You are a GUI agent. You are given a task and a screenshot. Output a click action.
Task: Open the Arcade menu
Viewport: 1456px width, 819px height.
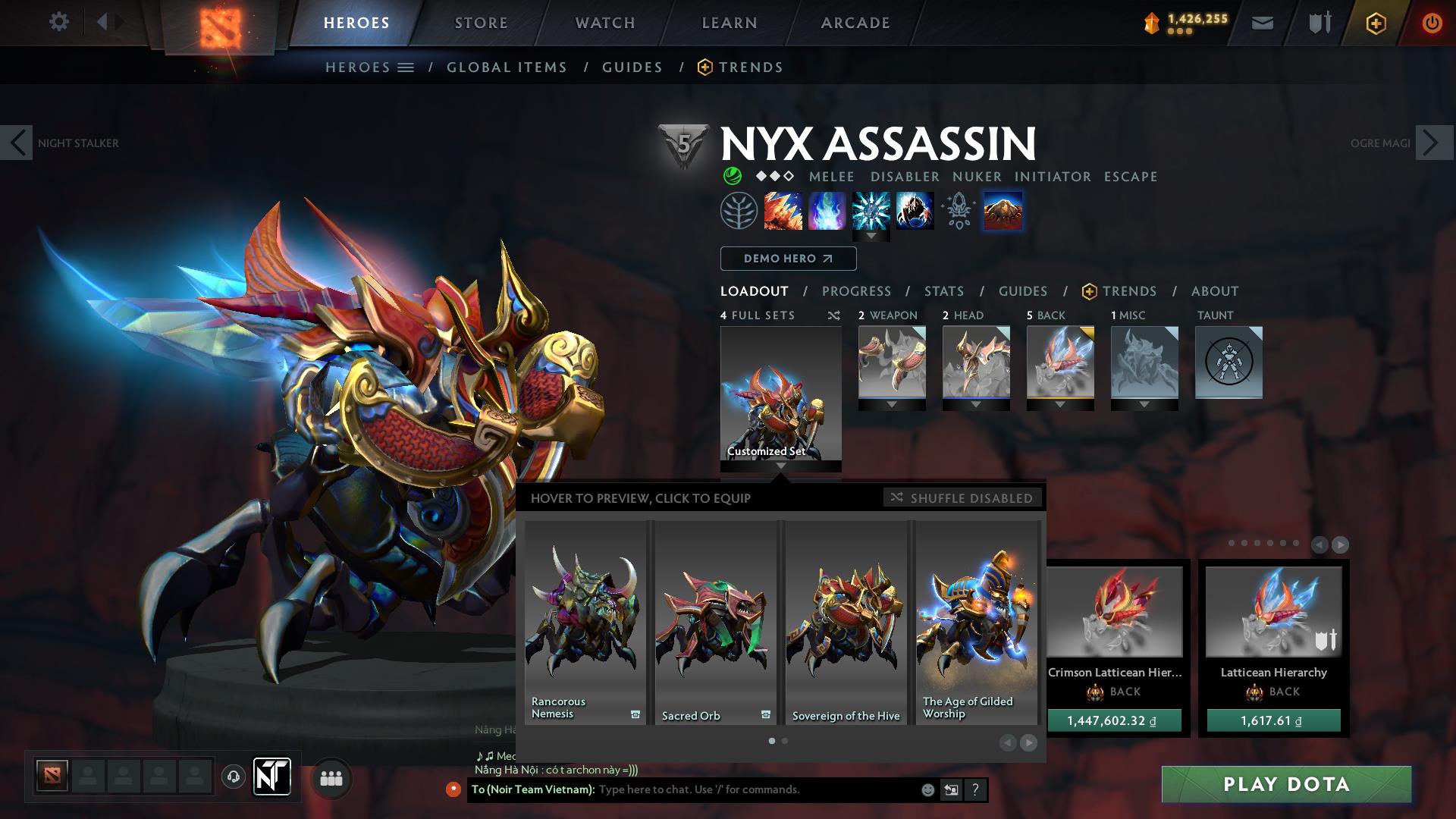(855, 22)
